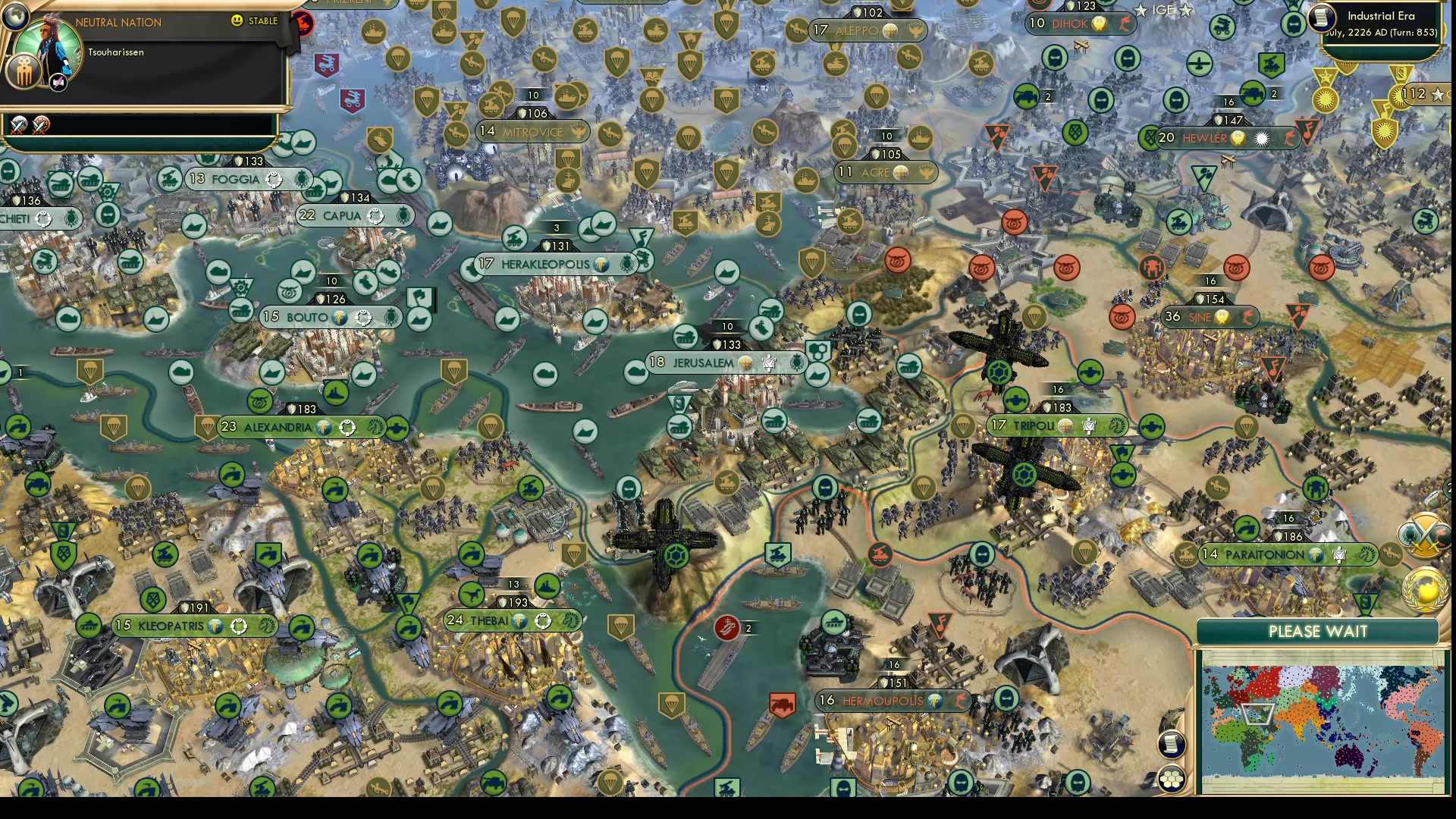This screenshot has height=819, width=1456.
Task: Click the puppet icon on Paraitonion's banner
Action: [x=1339, y=556]
